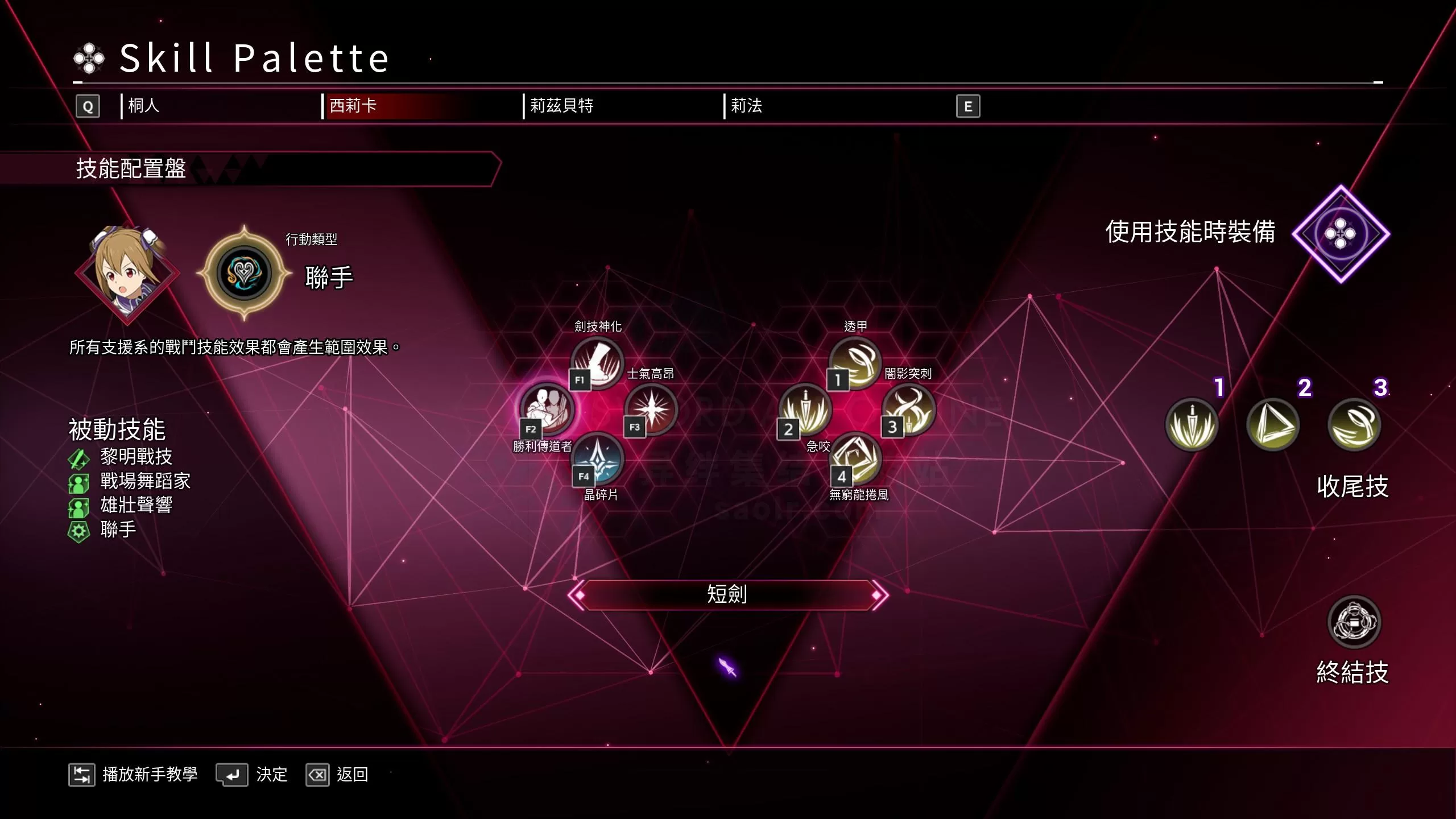Select the 無窮龍捲風 skill in slot 4
Image resolution: width=1456 pixels, height=819 pixels.
point(857,458)
